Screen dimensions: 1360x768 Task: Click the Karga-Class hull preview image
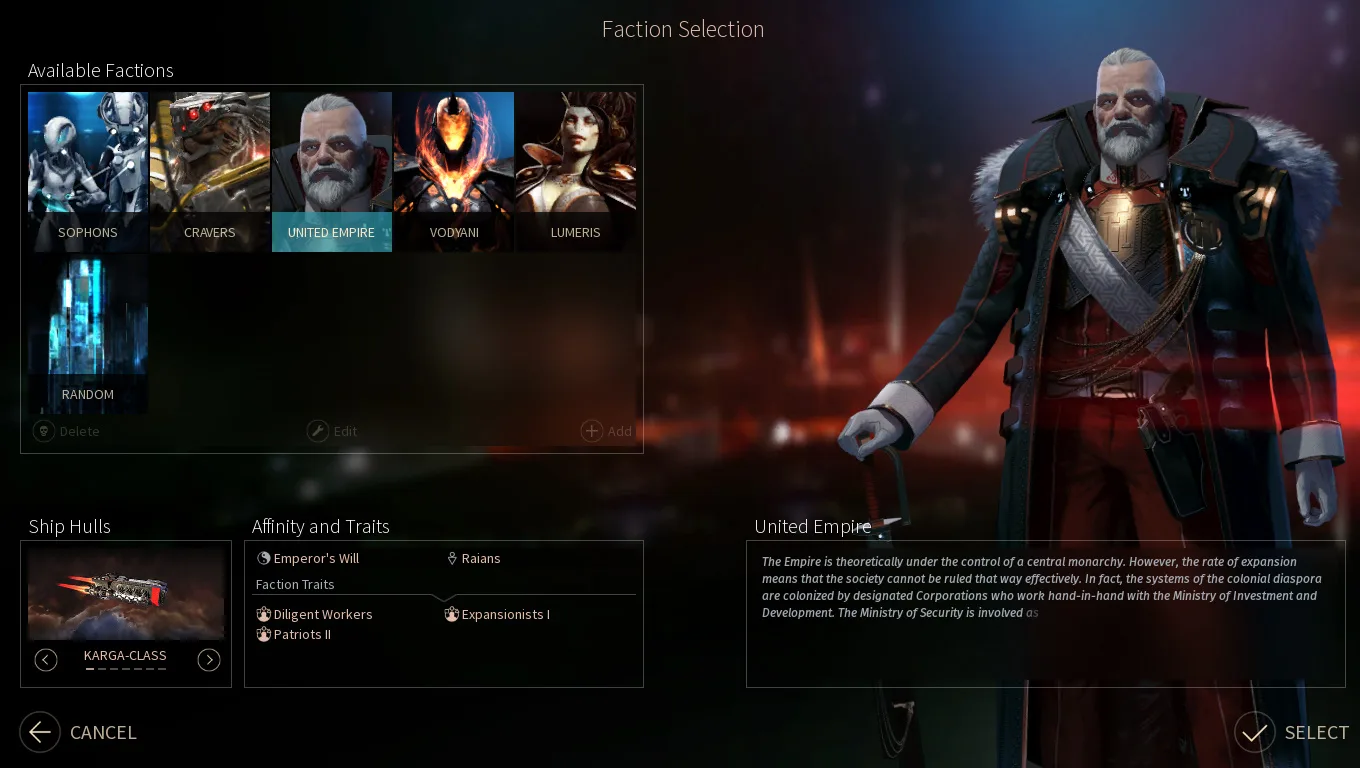point(125,592)
